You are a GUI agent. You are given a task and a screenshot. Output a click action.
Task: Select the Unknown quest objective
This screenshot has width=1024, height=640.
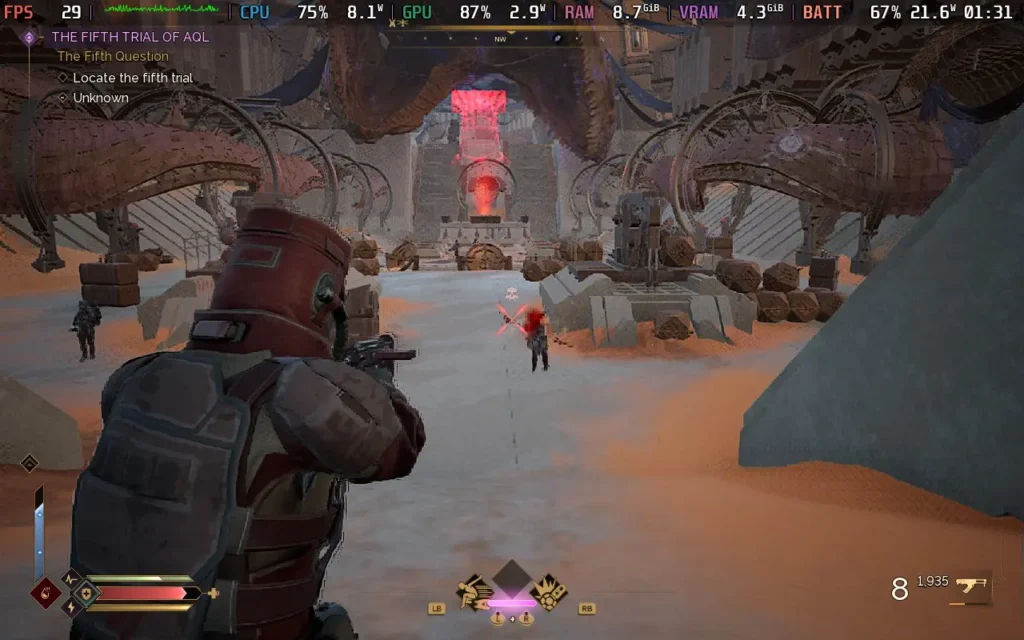point(100,98)
